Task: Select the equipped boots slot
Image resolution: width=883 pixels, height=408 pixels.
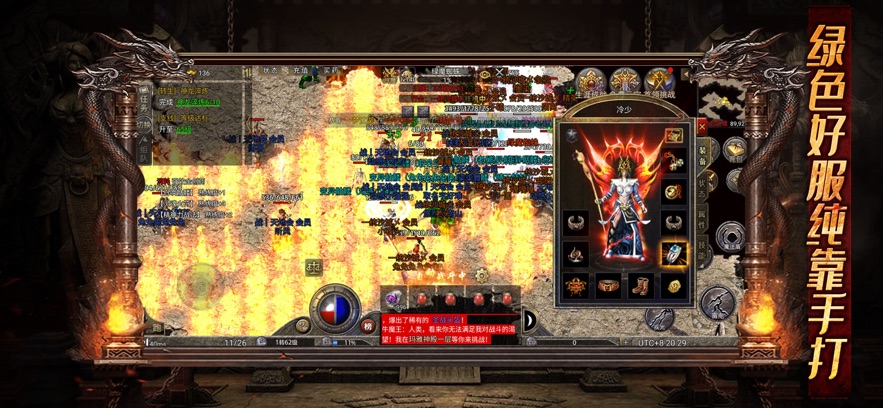Action: pyautogui.click(x=640, y=286)
